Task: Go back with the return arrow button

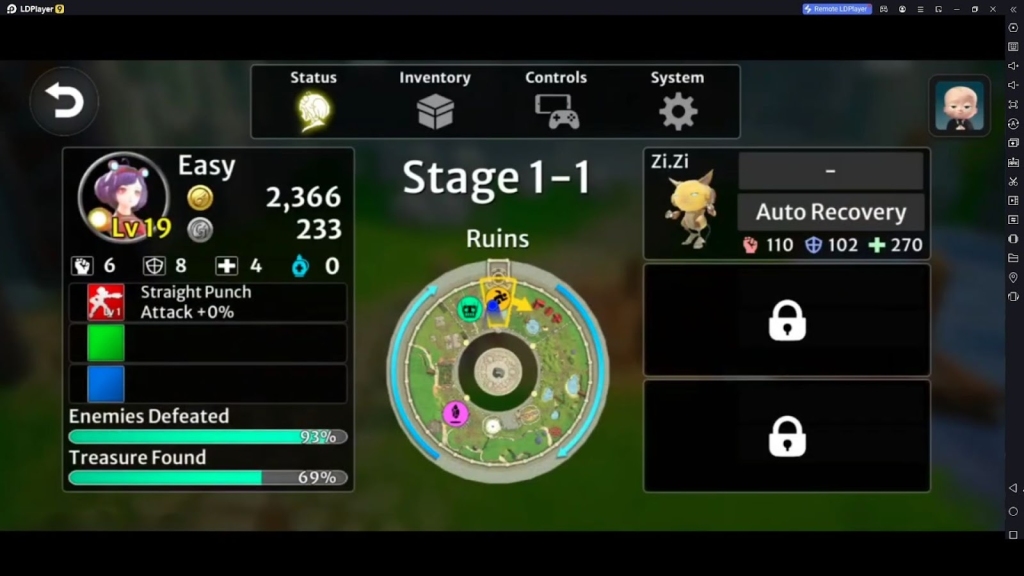Action: click(x=64, y=101)
